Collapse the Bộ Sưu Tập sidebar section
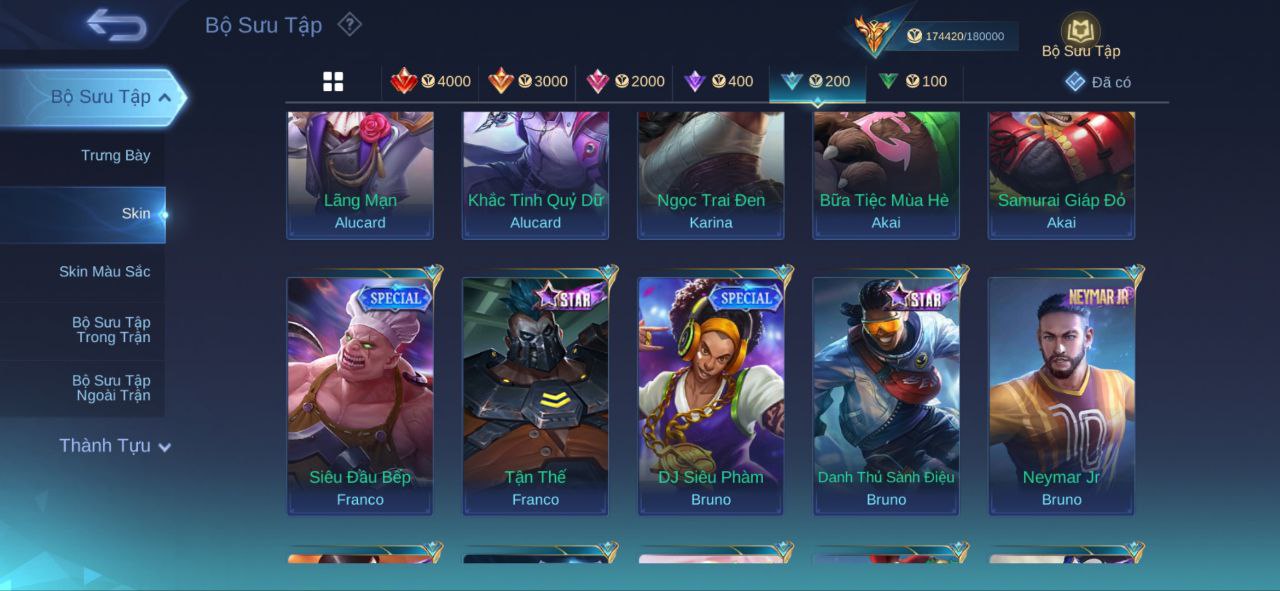 pos(165,97)
